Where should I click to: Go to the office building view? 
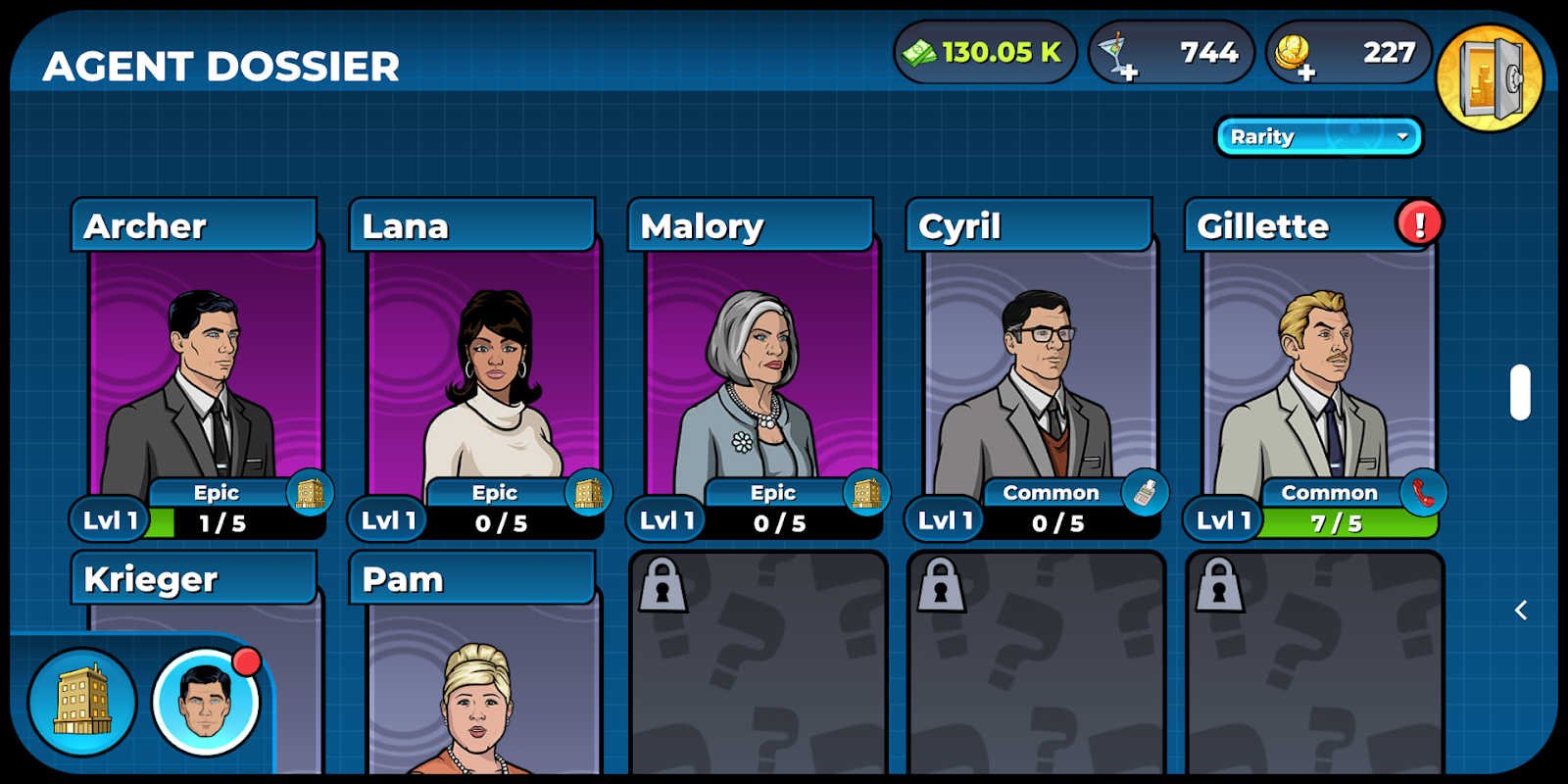coord(82,701)
